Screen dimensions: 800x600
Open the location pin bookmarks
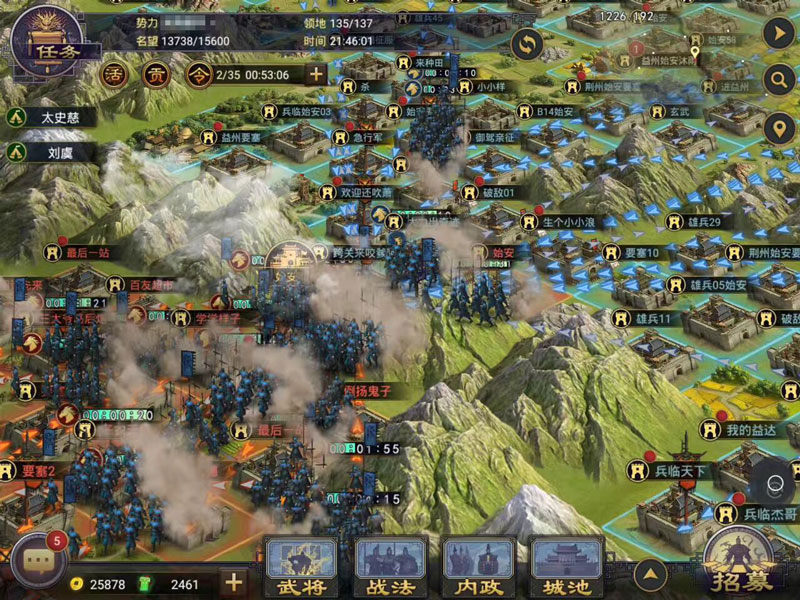pyautogui.click(x=777, y=128)
